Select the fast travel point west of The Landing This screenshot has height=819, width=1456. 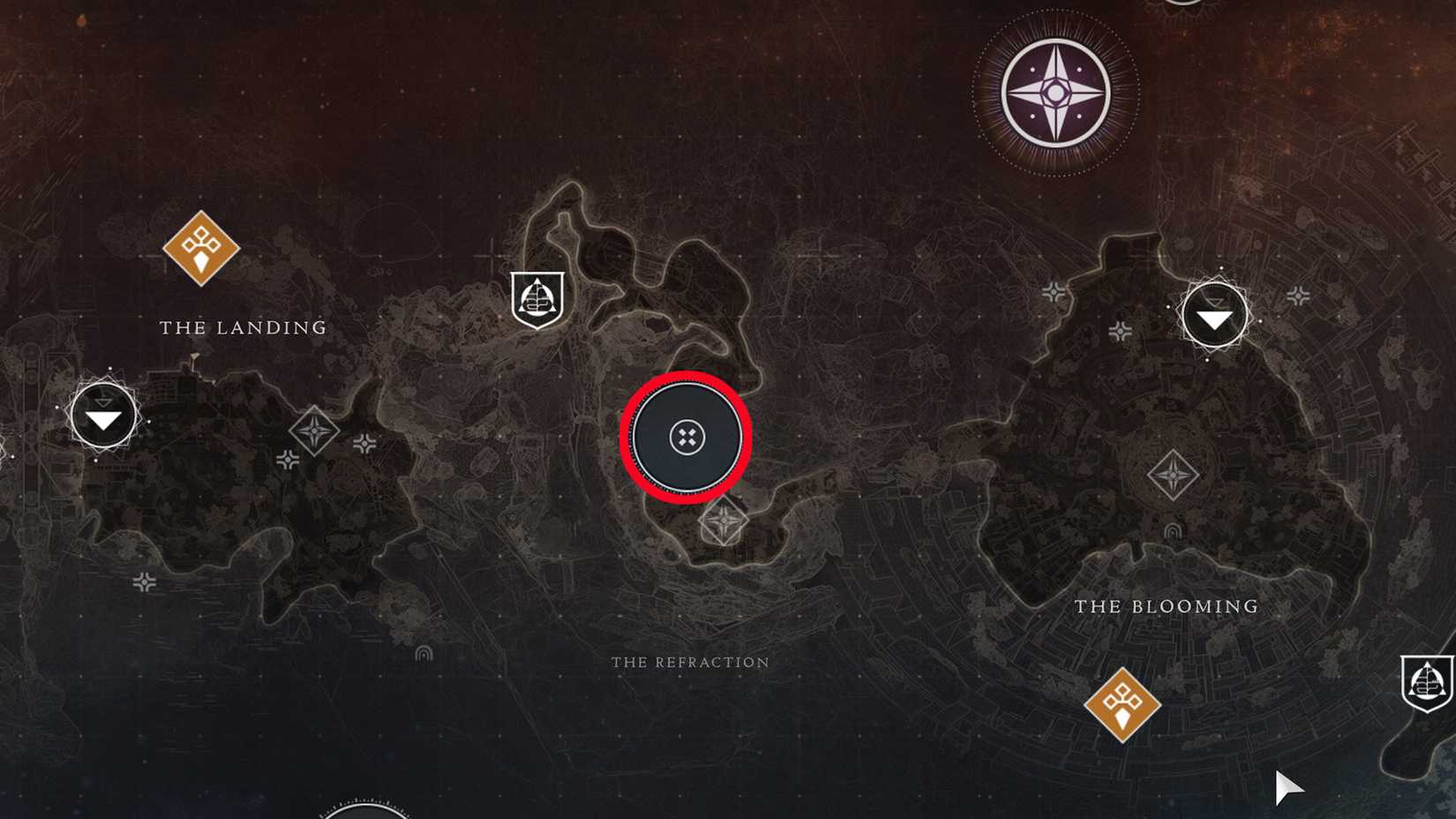103,415
